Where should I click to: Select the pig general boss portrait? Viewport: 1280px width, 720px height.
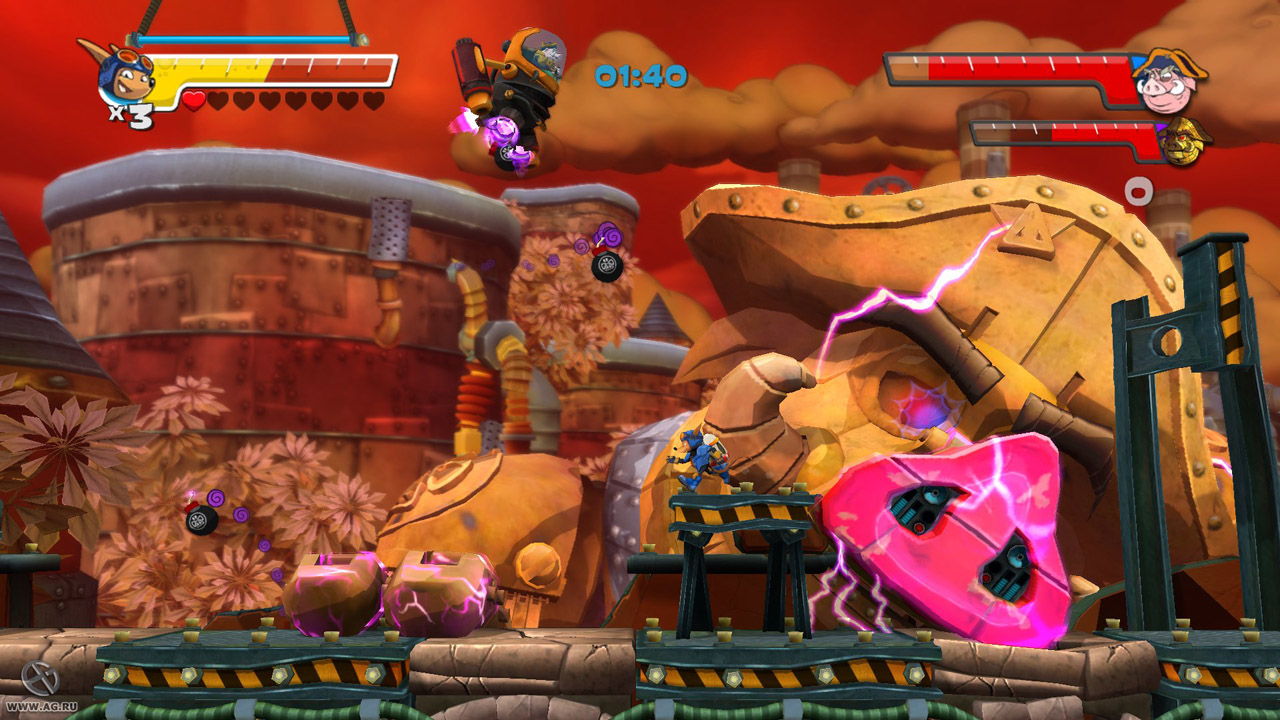(1169, 80)
